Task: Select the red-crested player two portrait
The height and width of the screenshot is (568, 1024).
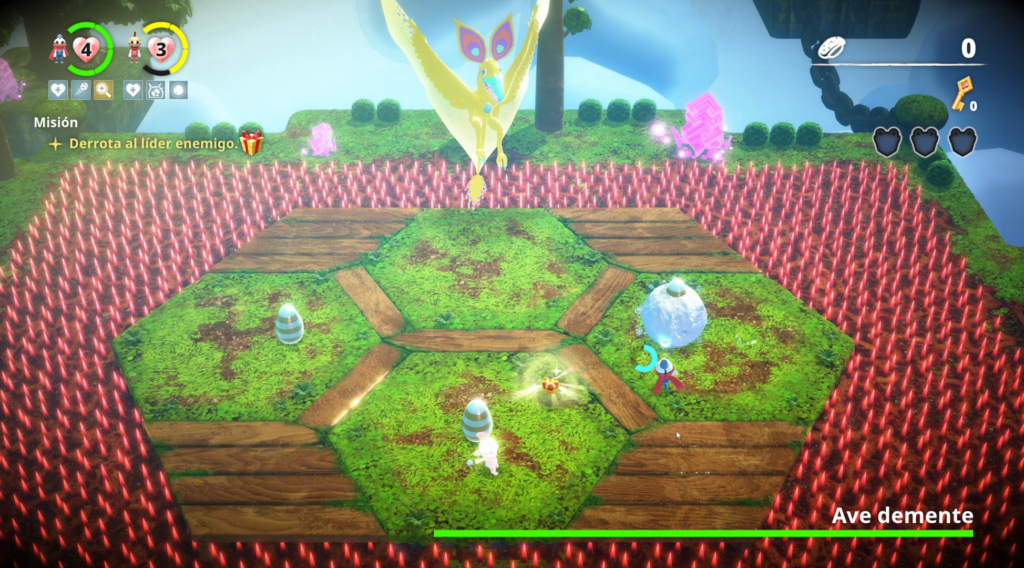Action: [x=134, y=48]
